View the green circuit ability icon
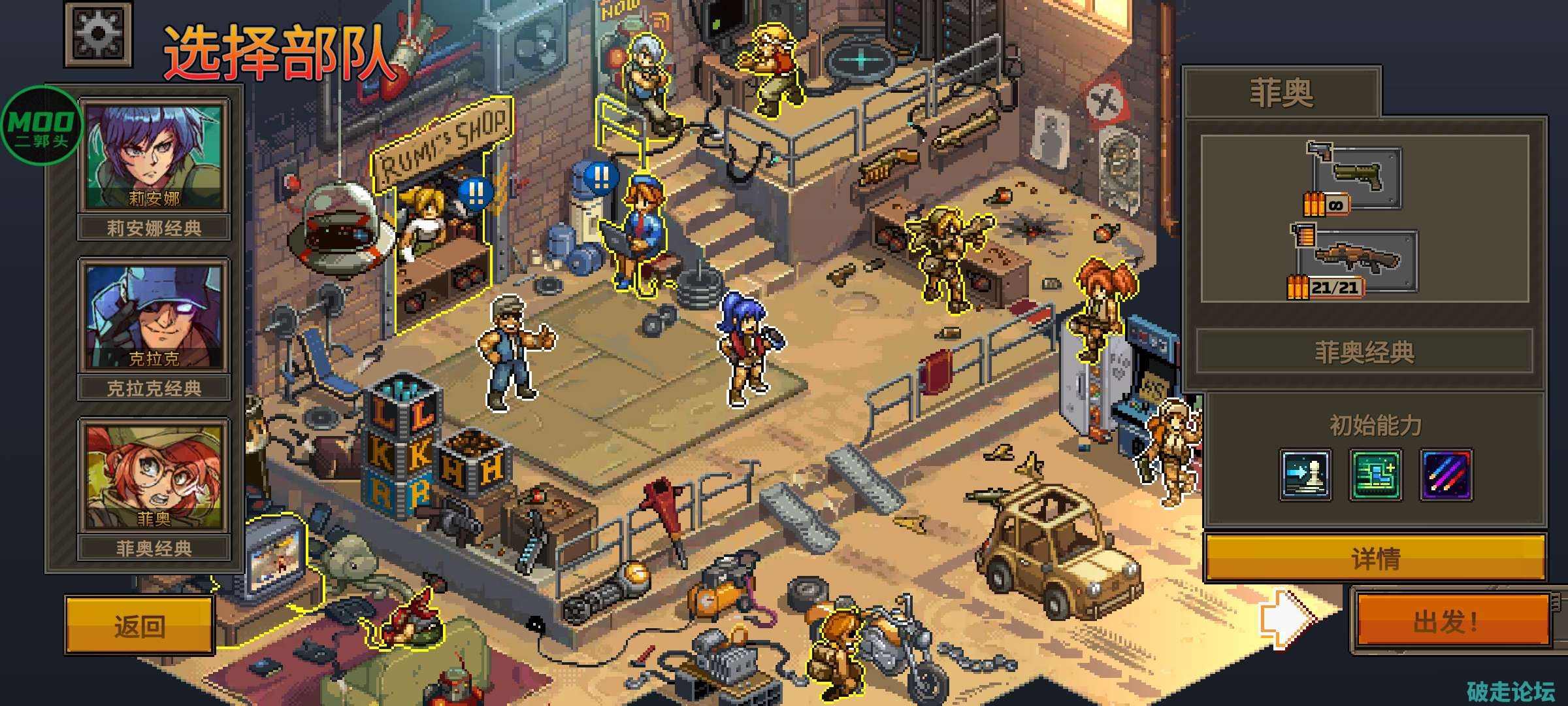The image size is (1568, 706). coord(1375,475)
